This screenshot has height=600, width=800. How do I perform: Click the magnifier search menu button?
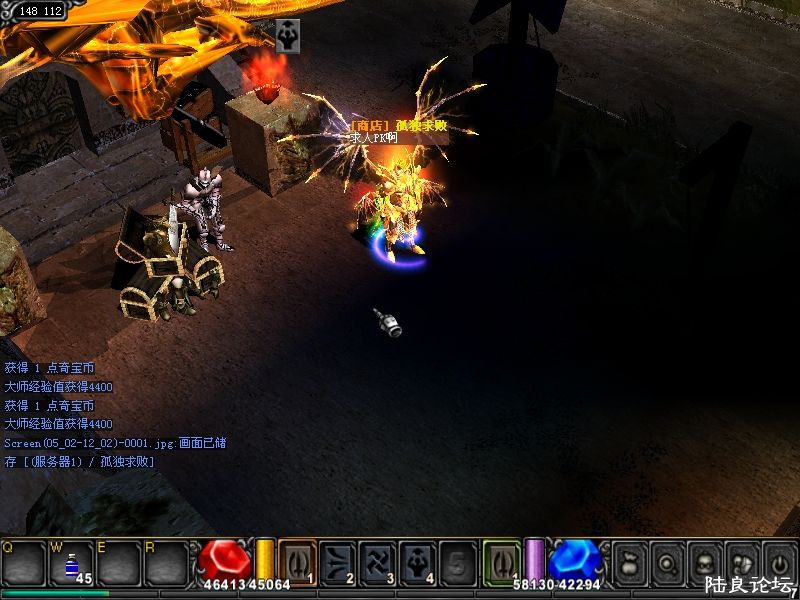click(667, 562)
